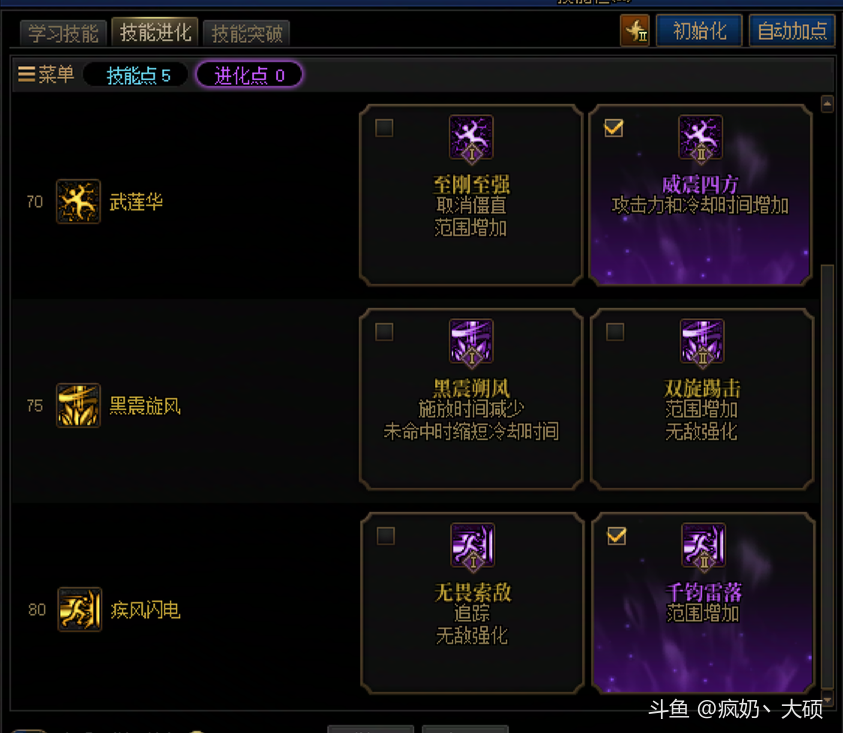
Task: Select the 技能突破 tab
Action: (247, 33)
